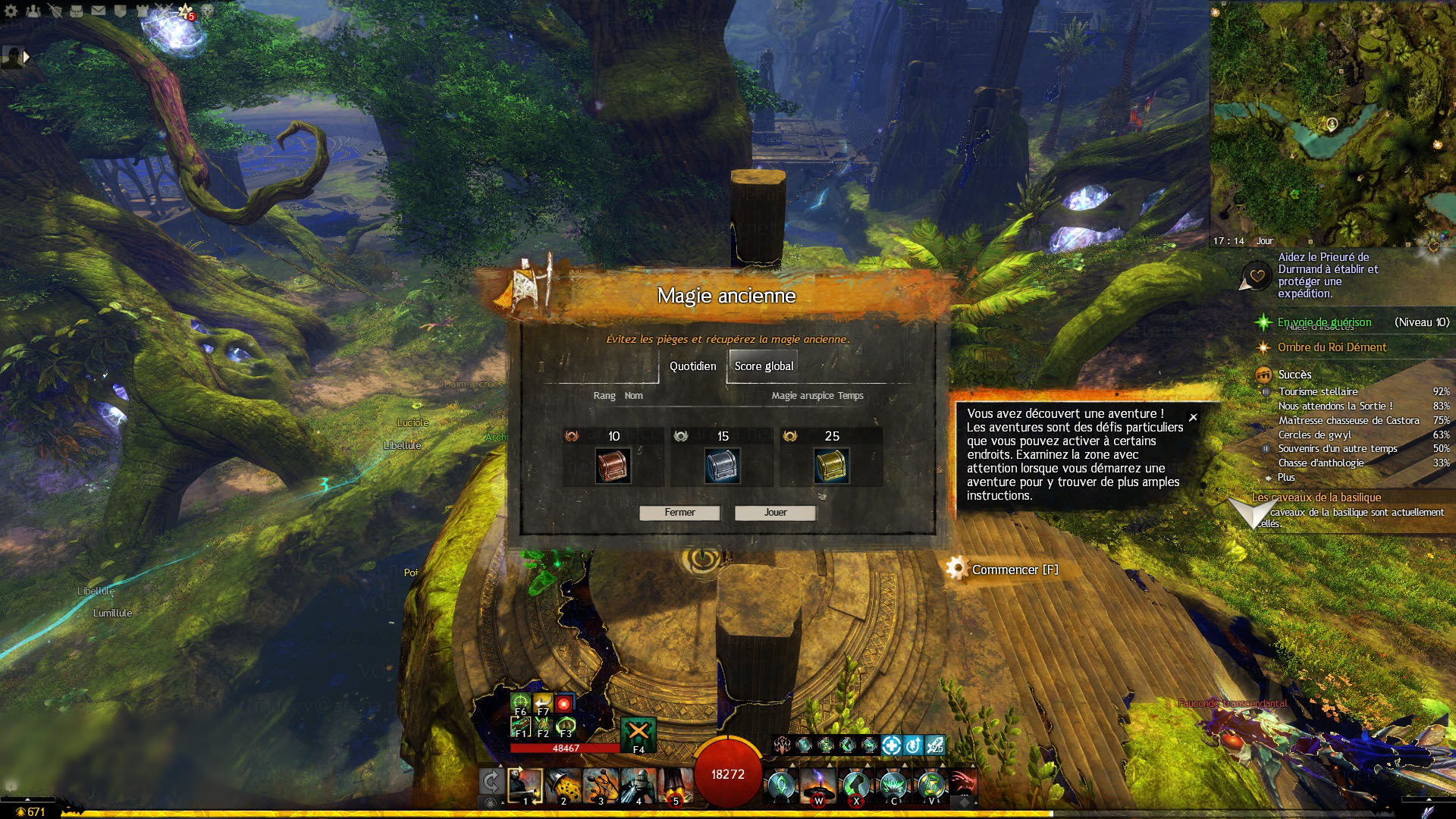Dismiss the adventure tutorial tooltip
The width and height of the screenshot is (1456, 819).
coord(1193,417)
